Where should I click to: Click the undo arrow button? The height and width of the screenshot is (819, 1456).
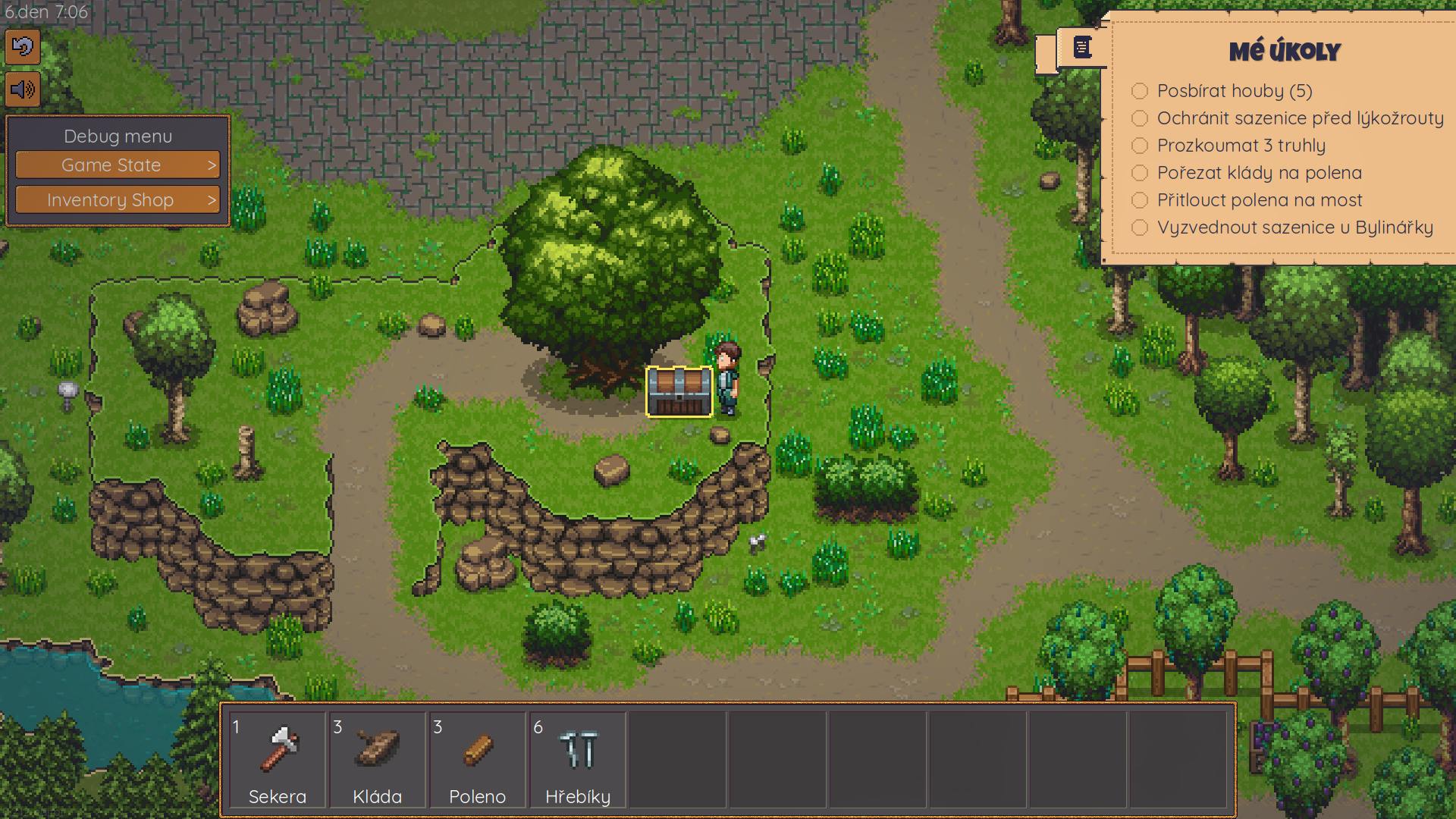point(23,48)
